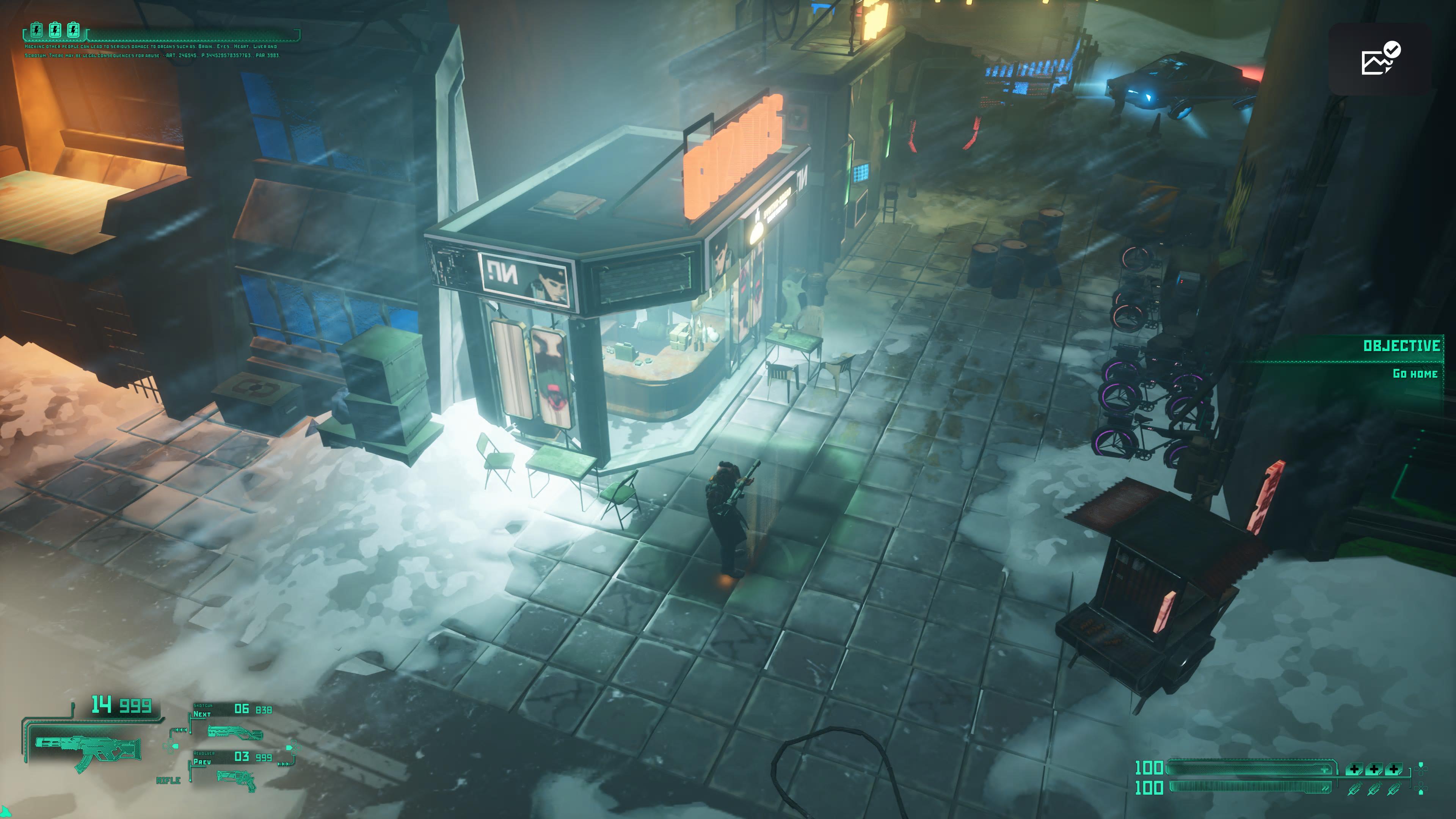Image resolution: width=1456 pixels, height=819 pixels.
Task: Click the screenshot saved notification icon
Action: point(1380,58)
